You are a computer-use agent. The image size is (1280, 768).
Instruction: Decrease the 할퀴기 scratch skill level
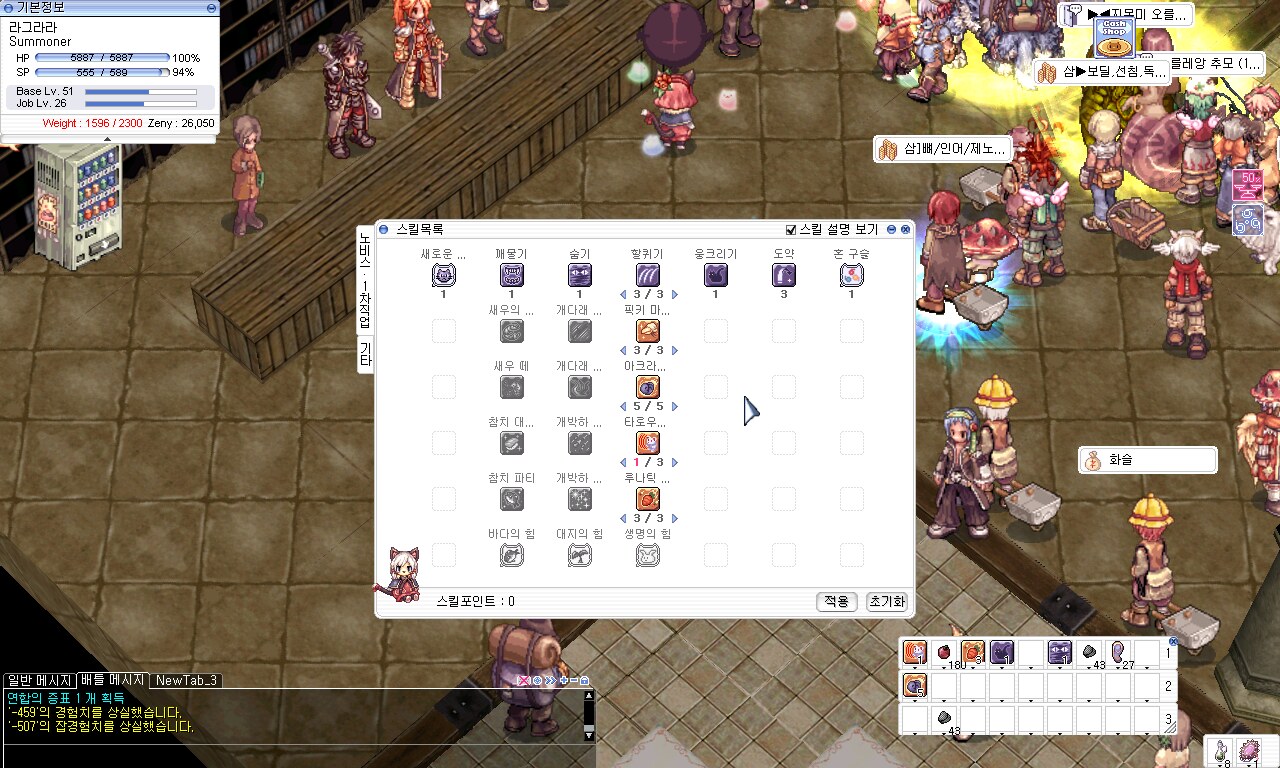point(621,294)
